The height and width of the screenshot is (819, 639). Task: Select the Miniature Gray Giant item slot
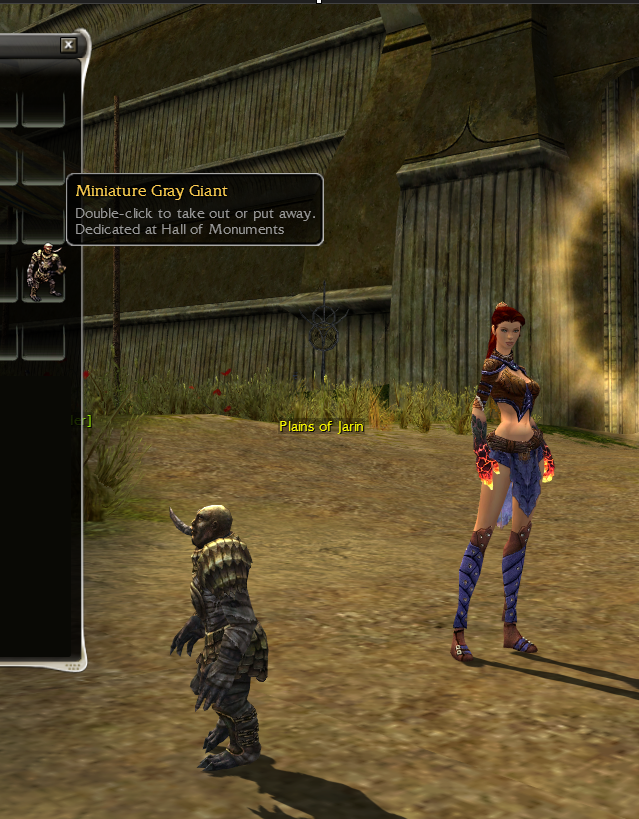44,272
